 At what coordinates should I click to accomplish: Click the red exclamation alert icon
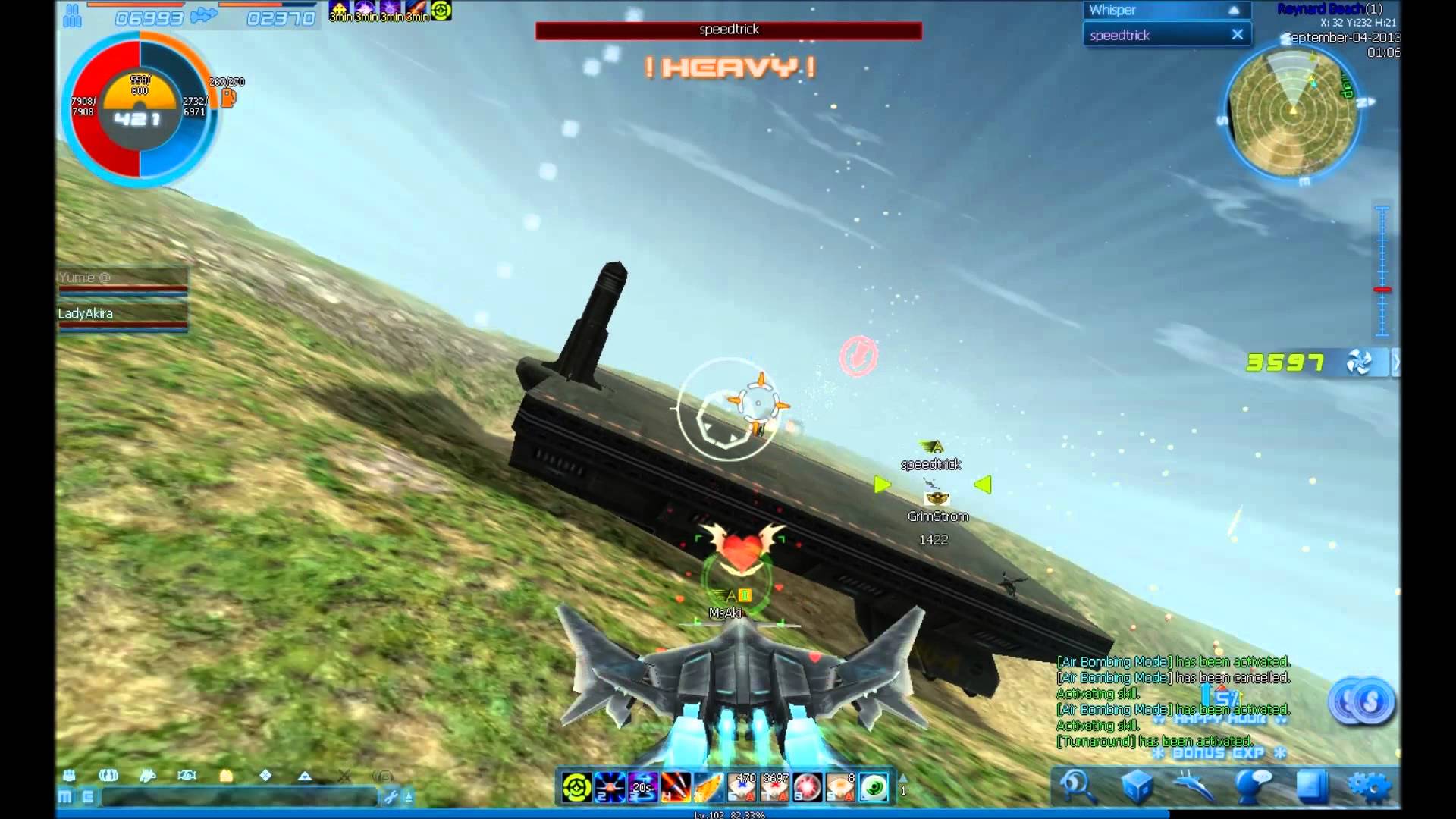coord(858,355)
